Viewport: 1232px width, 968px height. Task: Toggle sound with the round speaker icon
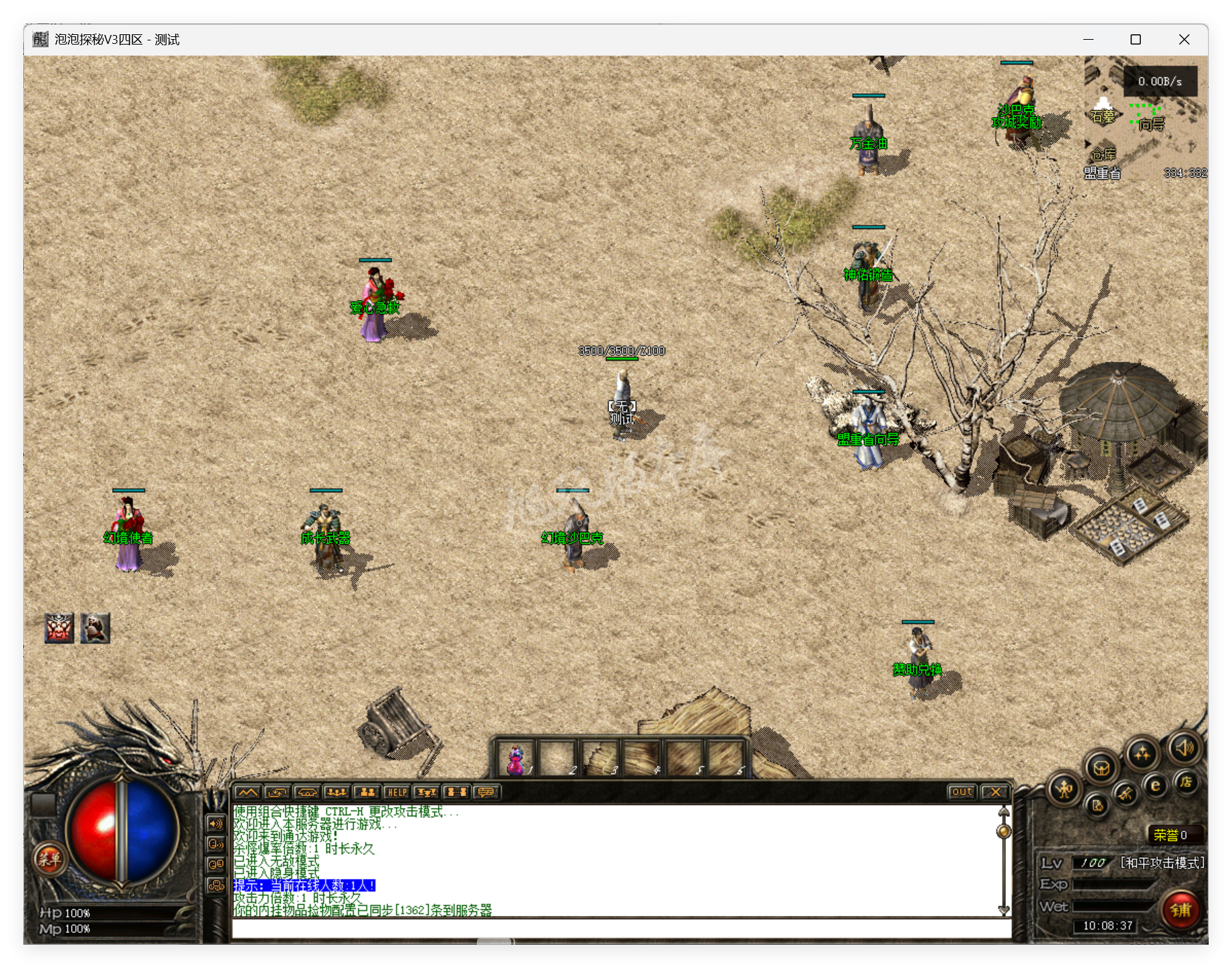(x=1185, y=748)
